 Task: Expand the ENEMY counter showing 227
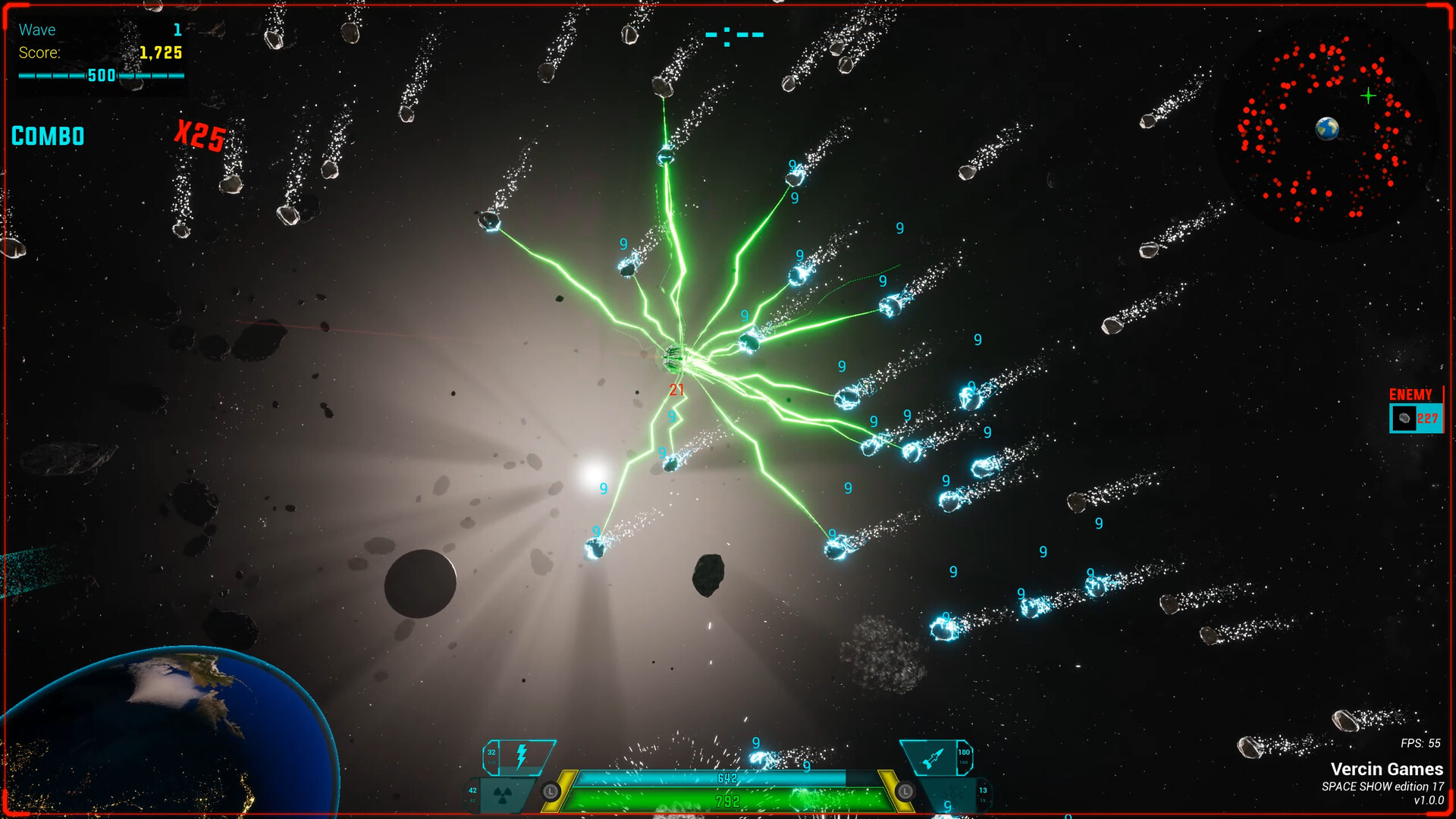[x=1429, y=417]
